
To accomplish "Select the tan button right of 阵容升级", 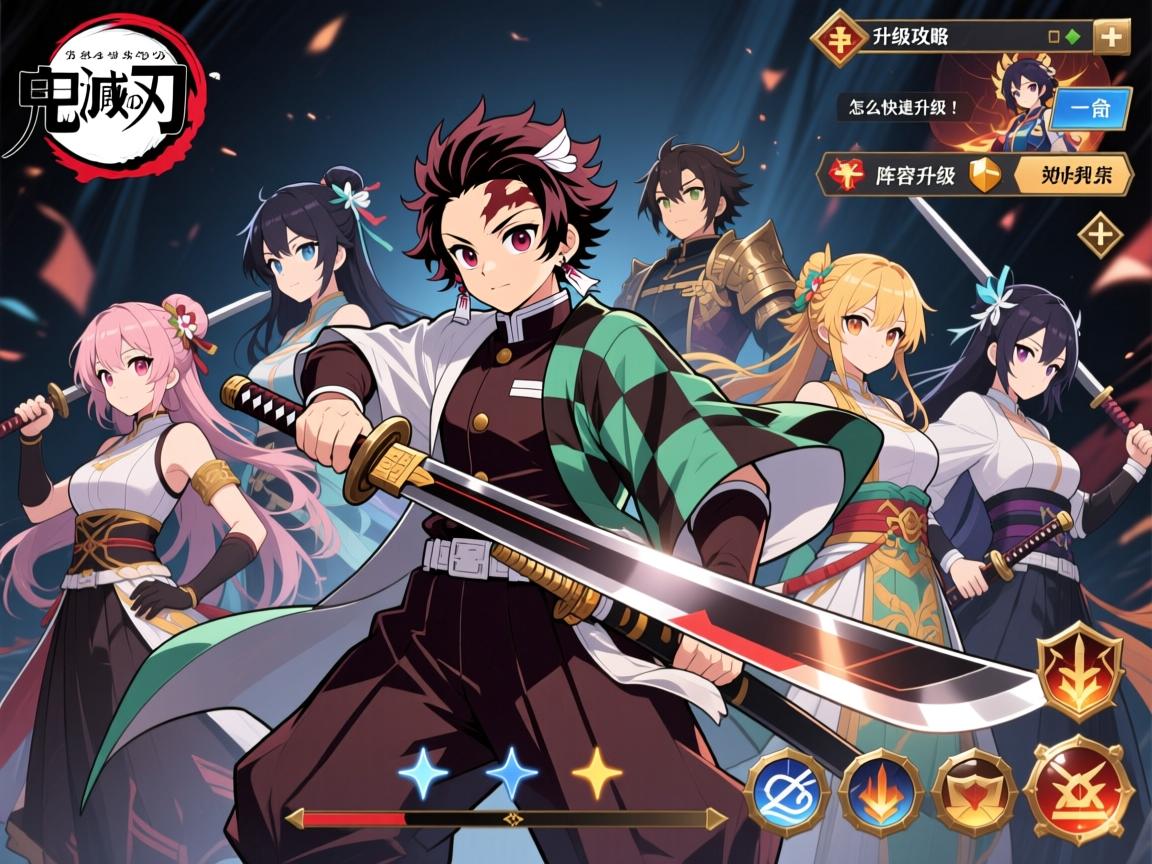I will point(1073,177).
